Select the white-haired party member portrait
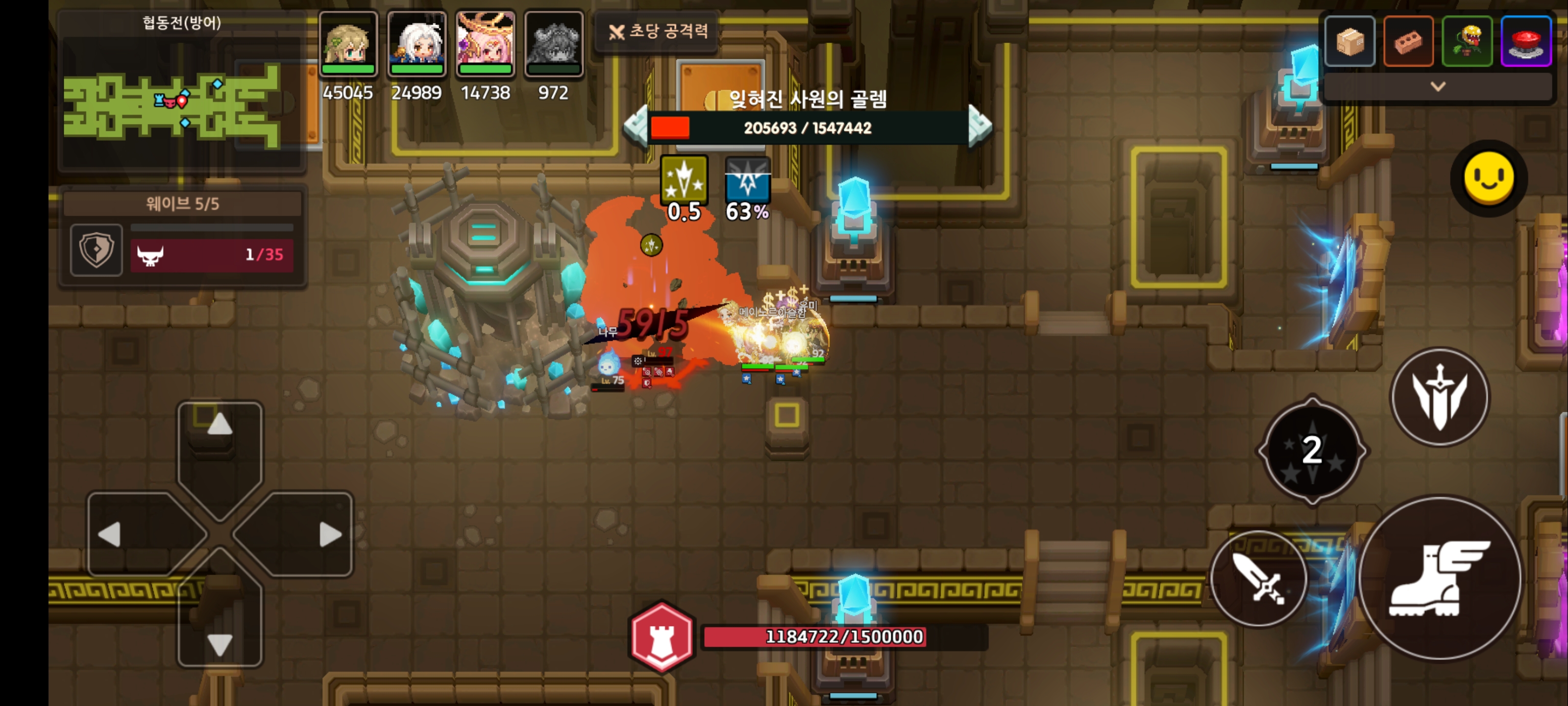Viewport: 1568px width, 706px height. pyautogui.click(x=417, y=44)
